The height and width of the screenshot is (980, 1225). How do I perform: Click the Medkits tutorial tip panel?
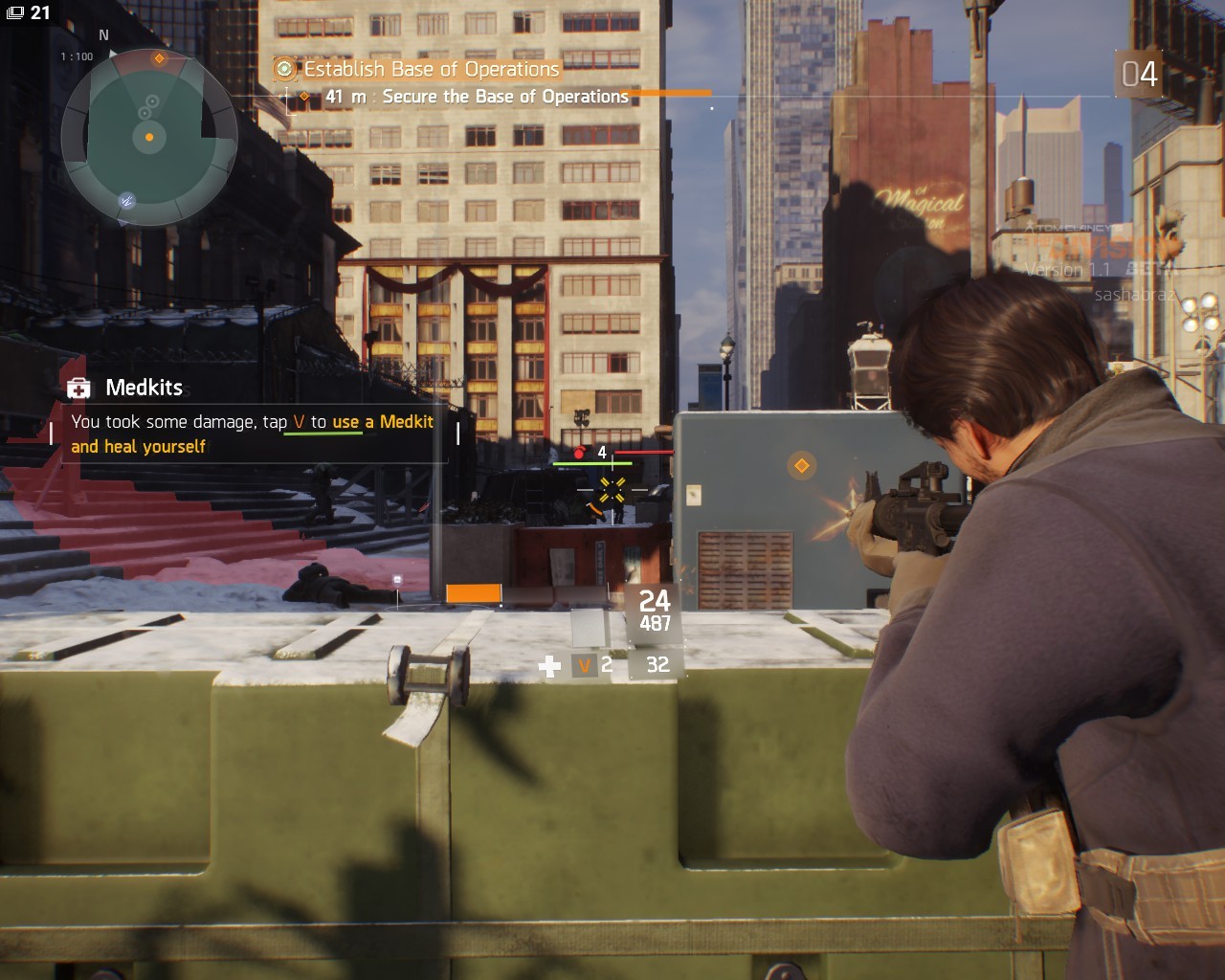click(254, 420)
